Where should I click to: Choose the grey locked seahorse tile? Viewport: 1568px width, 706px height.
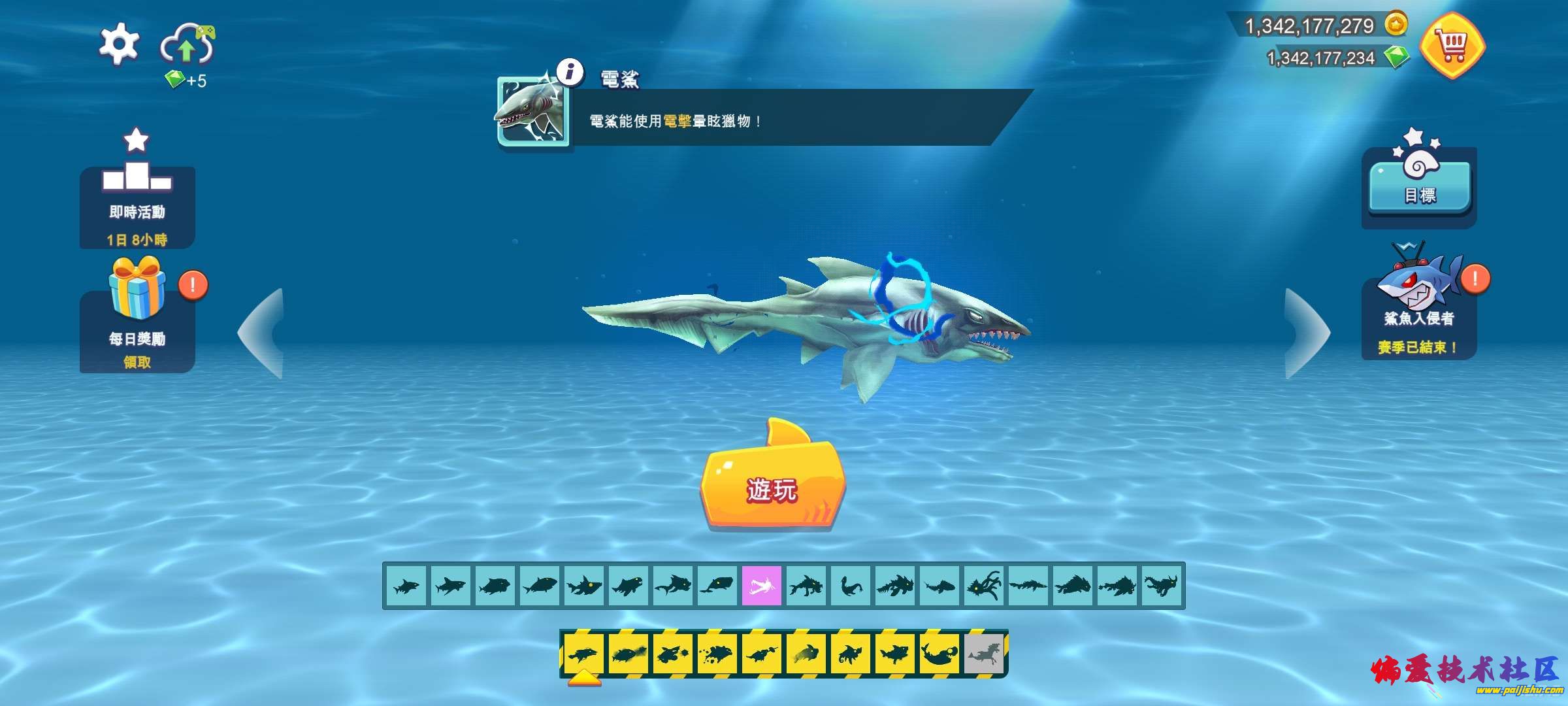pos(984,653)
